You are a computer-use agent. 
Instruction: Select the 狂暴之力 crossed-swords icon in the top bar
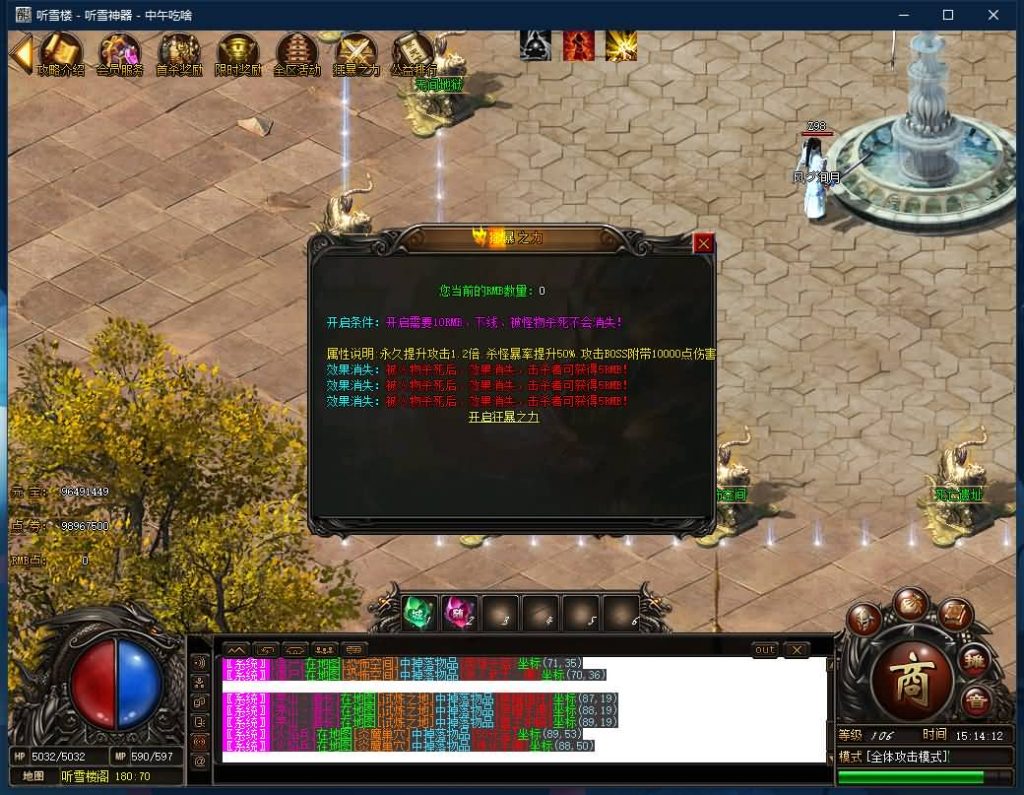pyautogui.click(x=356, y=53)
